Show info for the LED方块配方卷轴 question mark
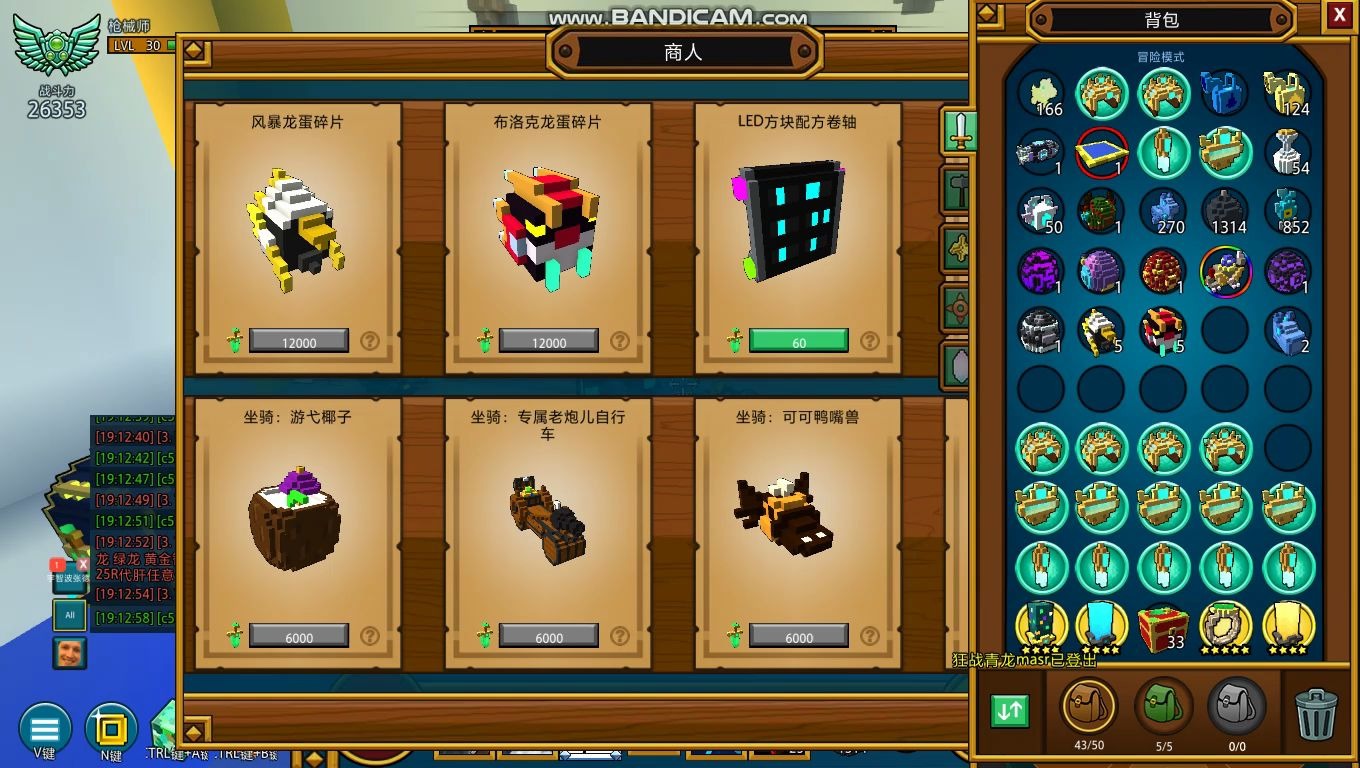 pyautogui.click(x=870, y=342)
